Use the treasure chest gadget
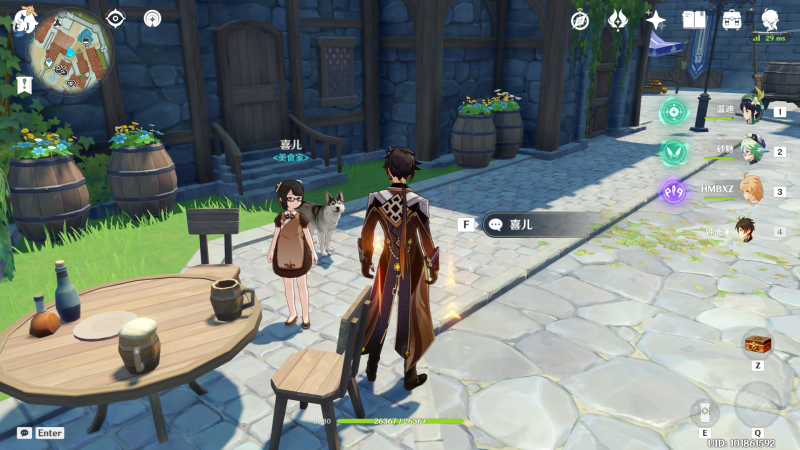800x450 pixels. click(757, 344)
